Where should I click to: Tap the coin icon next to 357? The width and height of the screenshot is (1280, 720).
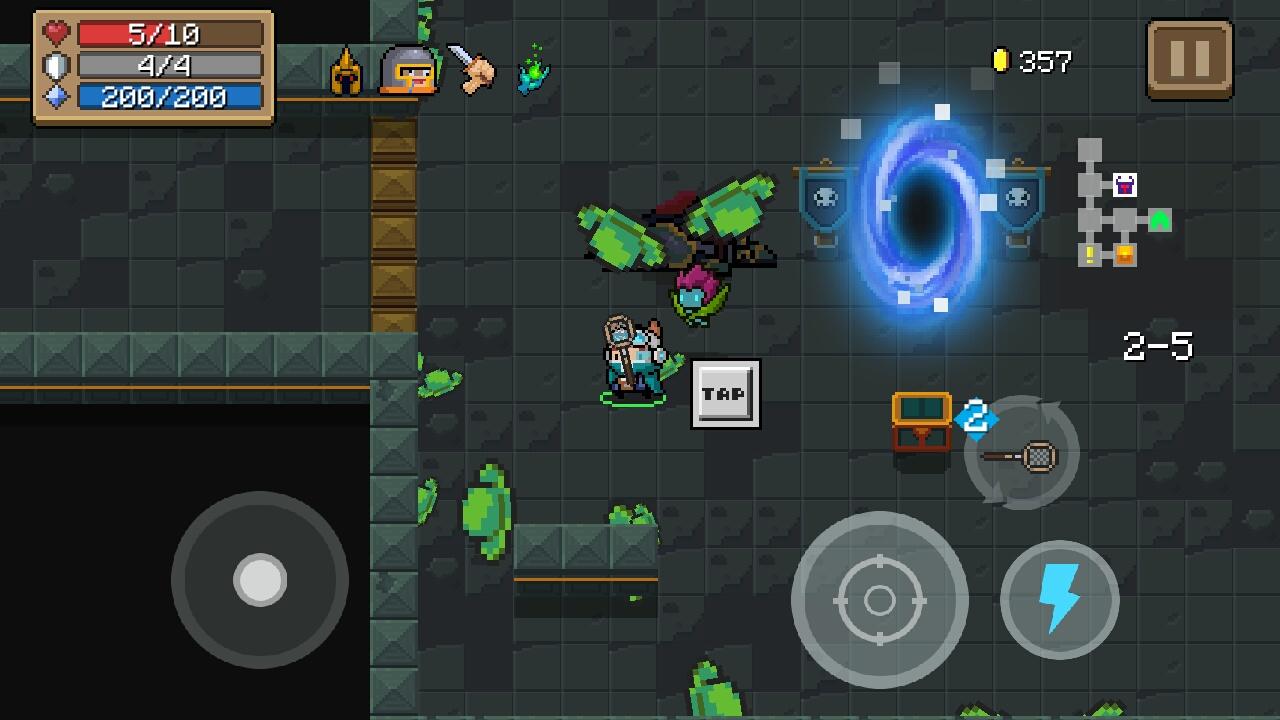[x=1001, y=62]
